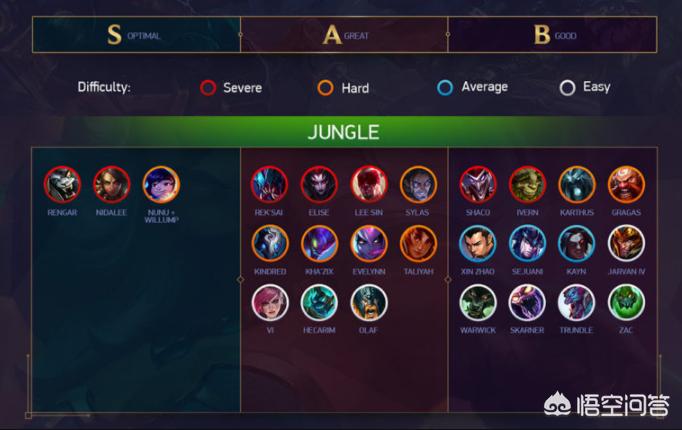Click the Severe difficulty legend marker

pos(208,88)
